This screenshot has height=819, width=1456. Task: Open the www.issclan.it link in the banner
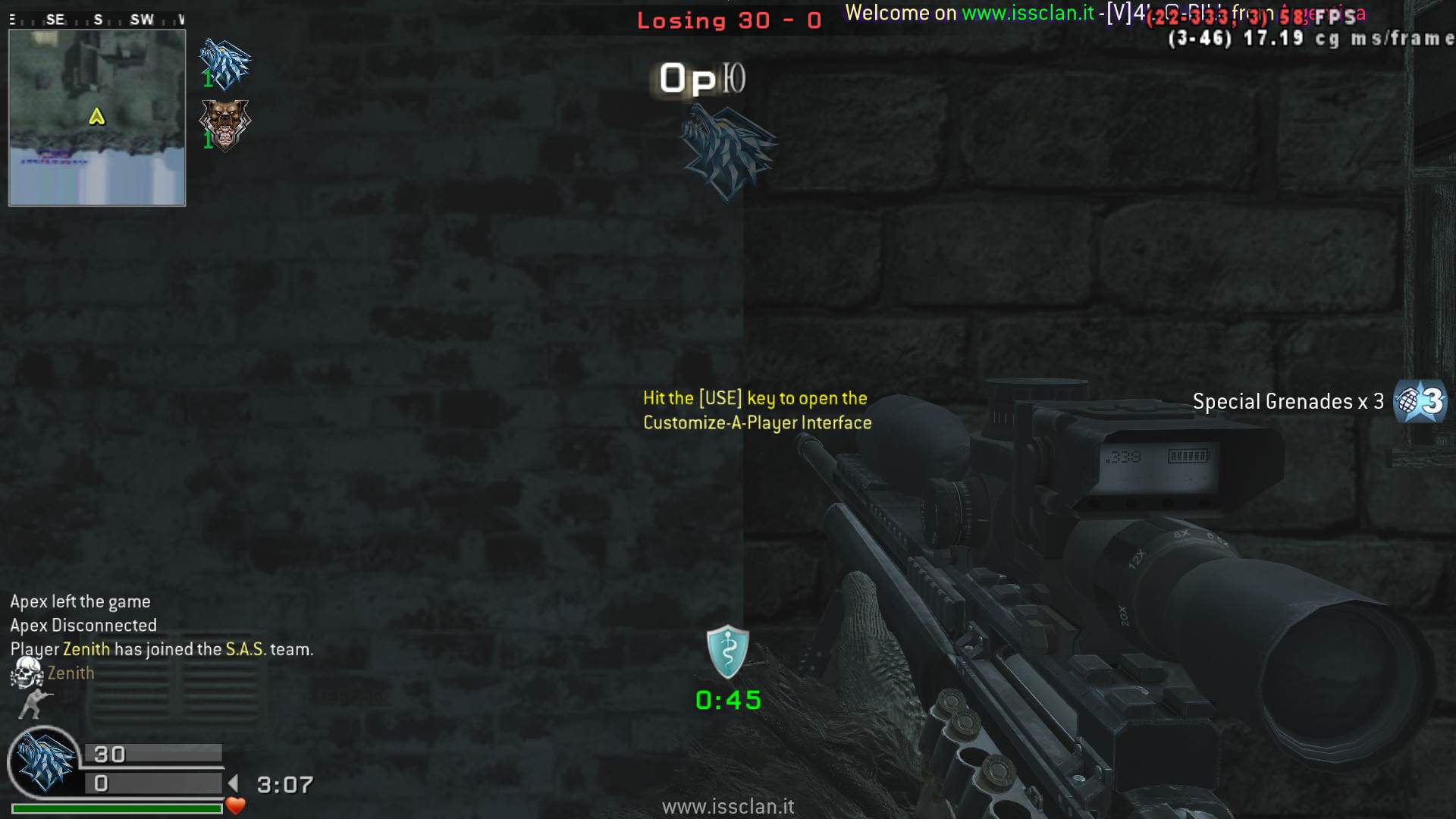(1028, 13)
